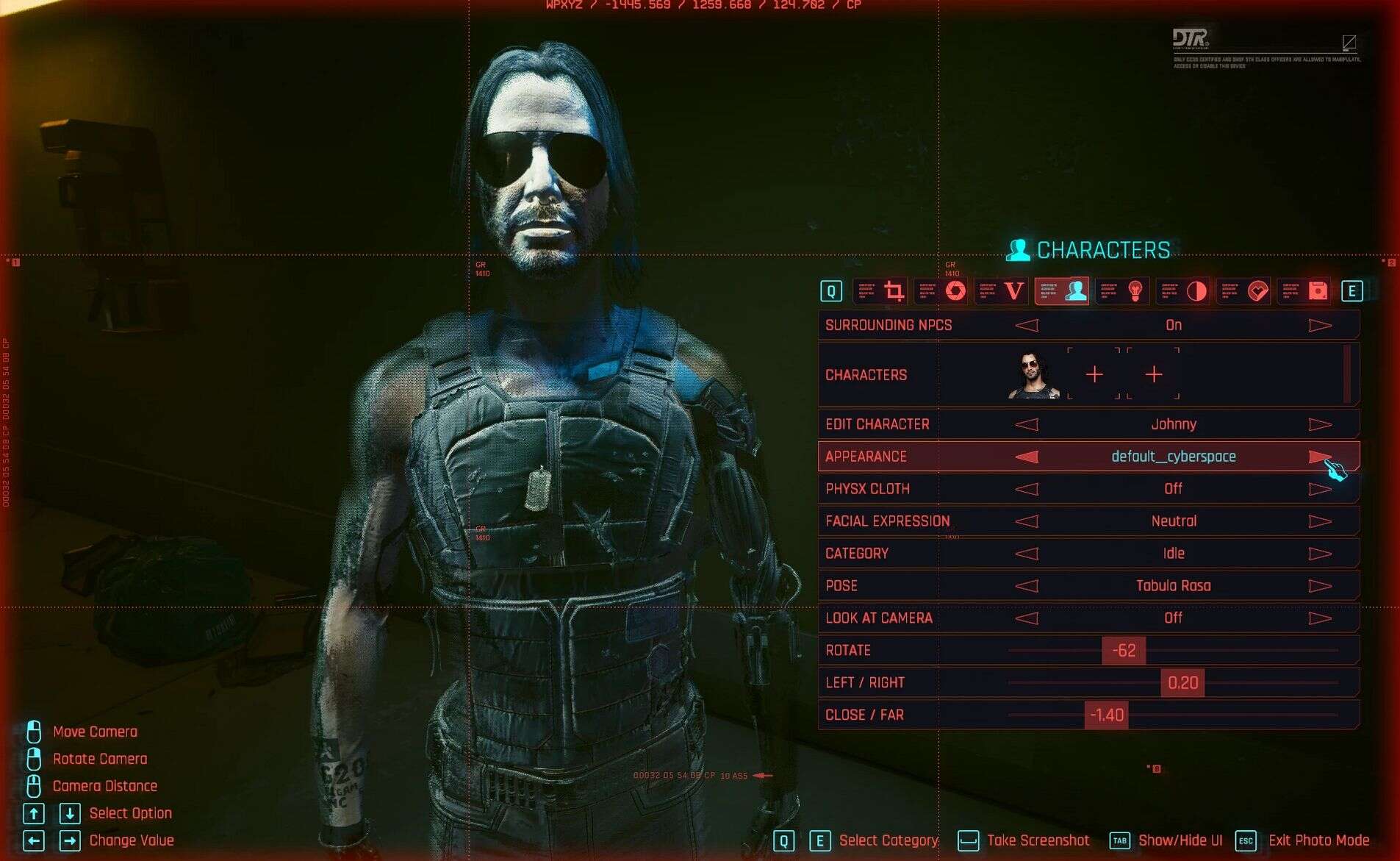Click left arrow for Edit Character
The image size is (1400, 861).
point(1027,424)
